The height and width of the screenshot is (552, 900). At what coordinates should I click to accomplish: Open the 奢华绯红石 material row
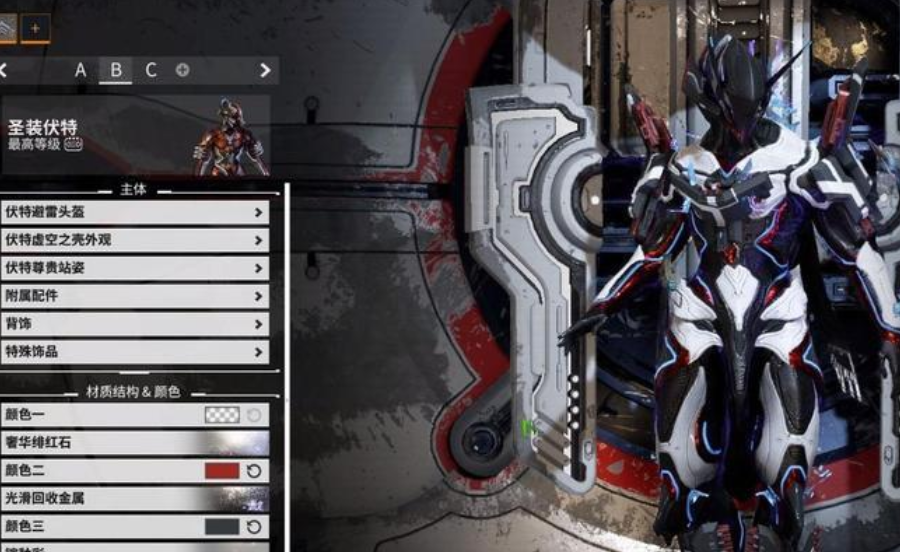pos(135,442)
